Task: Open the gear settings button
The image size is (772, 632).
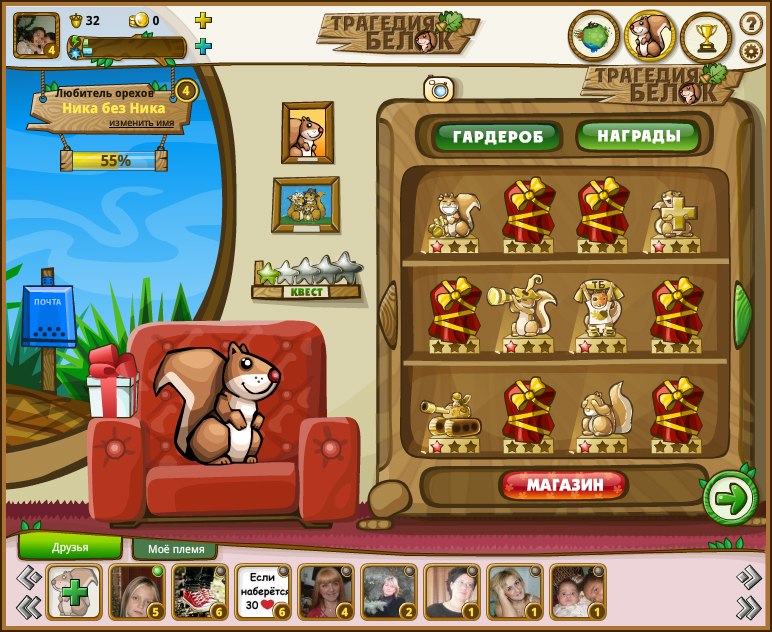Action: click(x=751, y=51)
